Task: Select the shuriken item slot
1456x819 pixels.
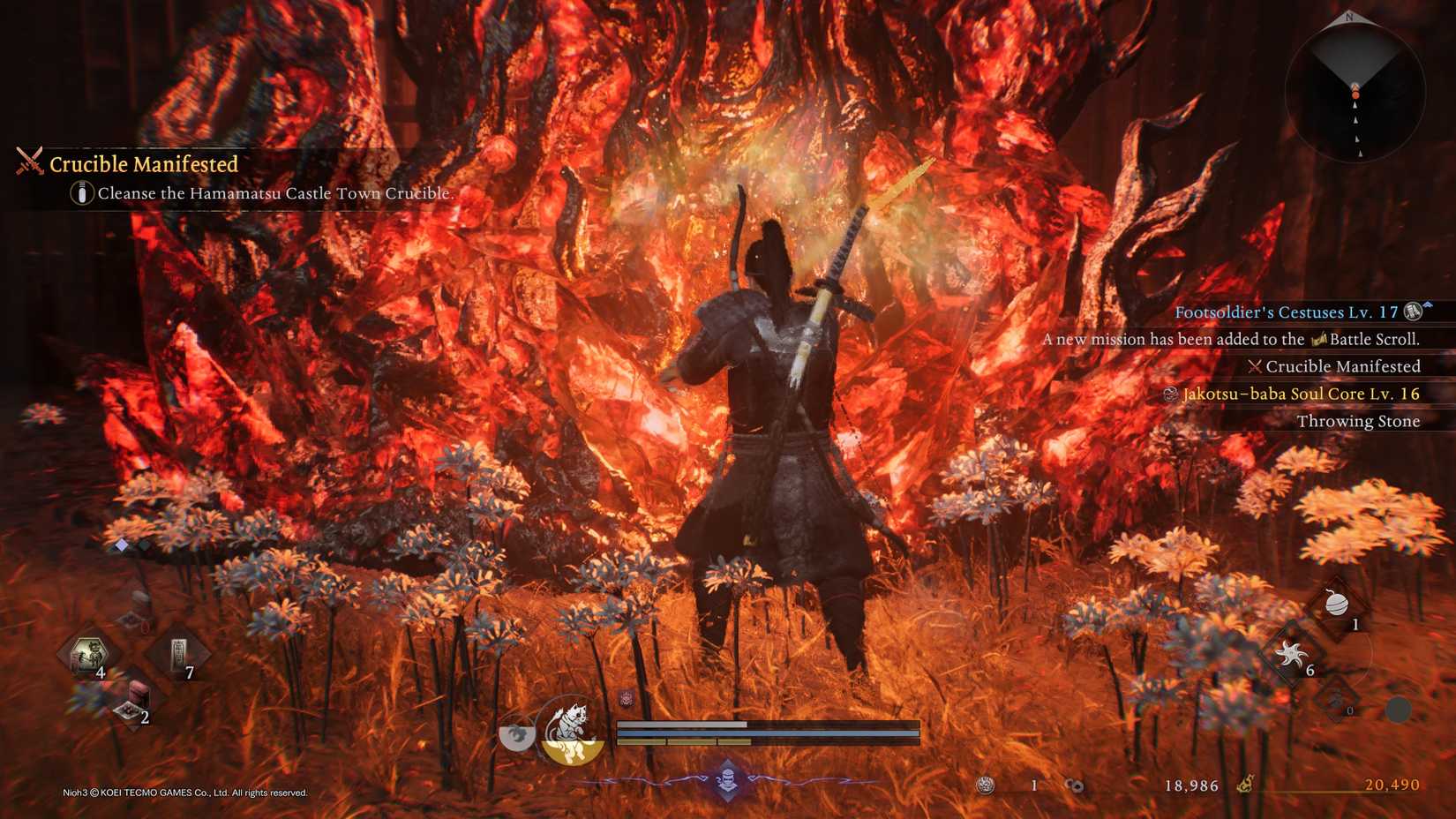Action: (1292, 654)
